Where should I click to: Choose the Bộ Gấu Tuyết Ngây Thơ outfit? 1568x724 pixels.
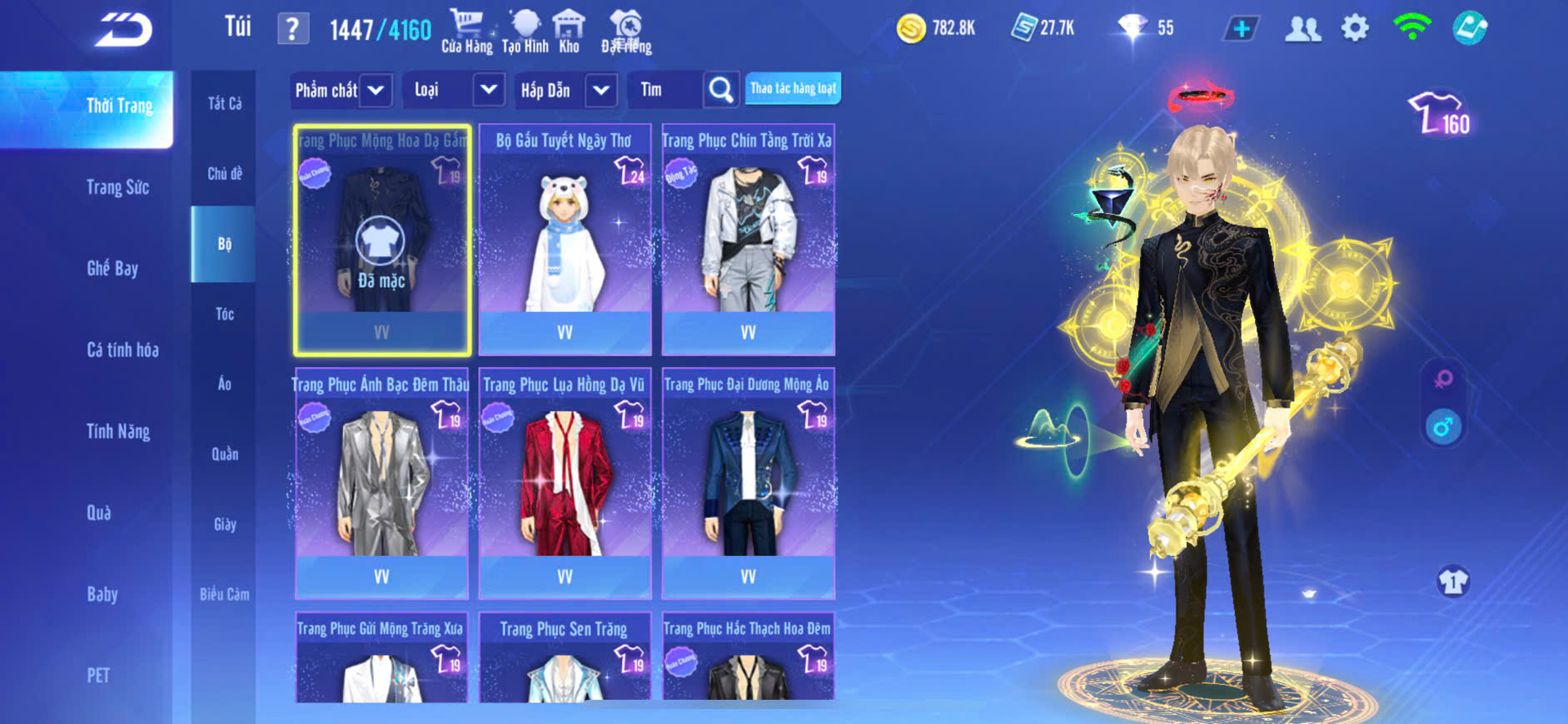click(565, 240)
